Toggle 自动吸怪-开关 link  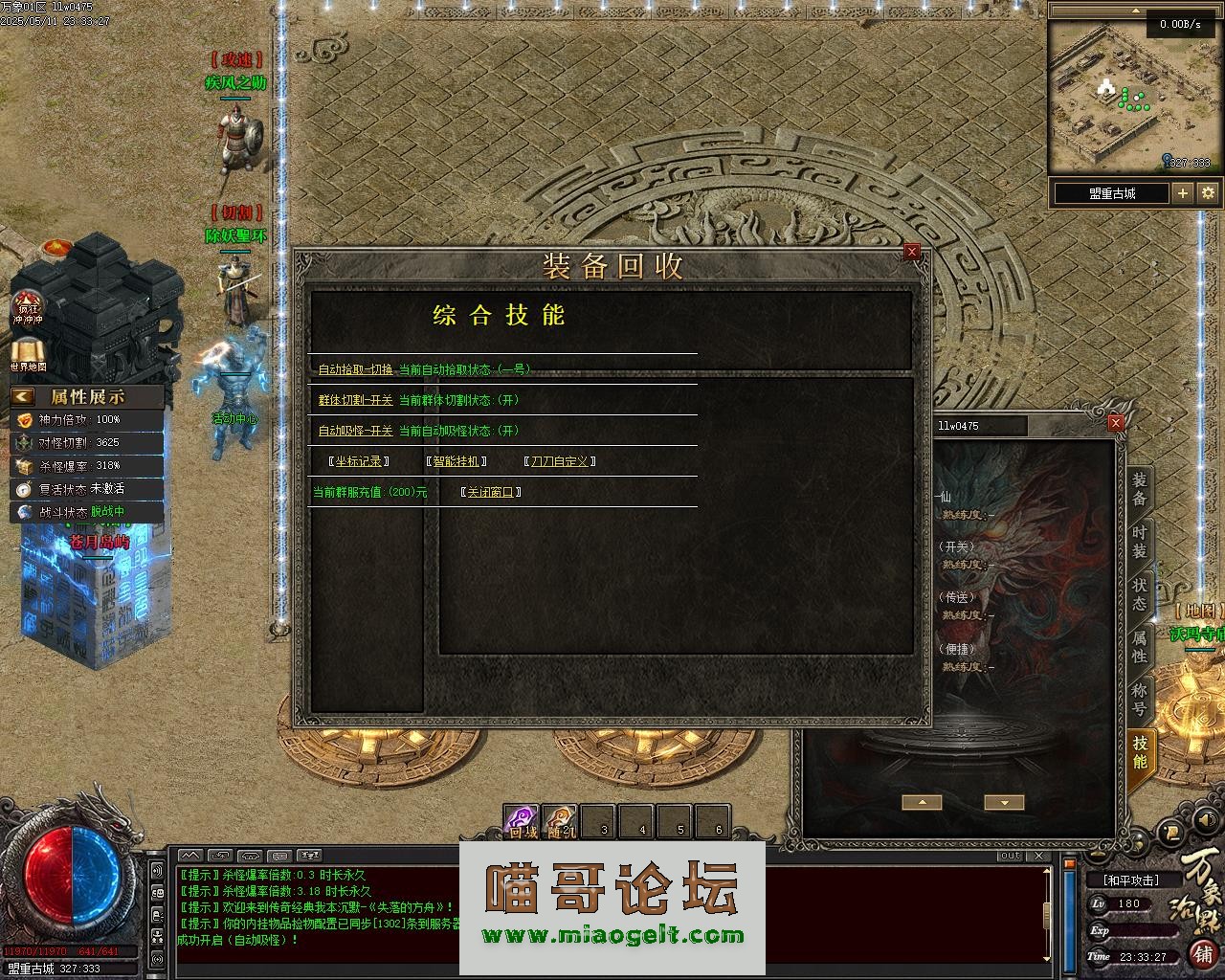(355, 431)
